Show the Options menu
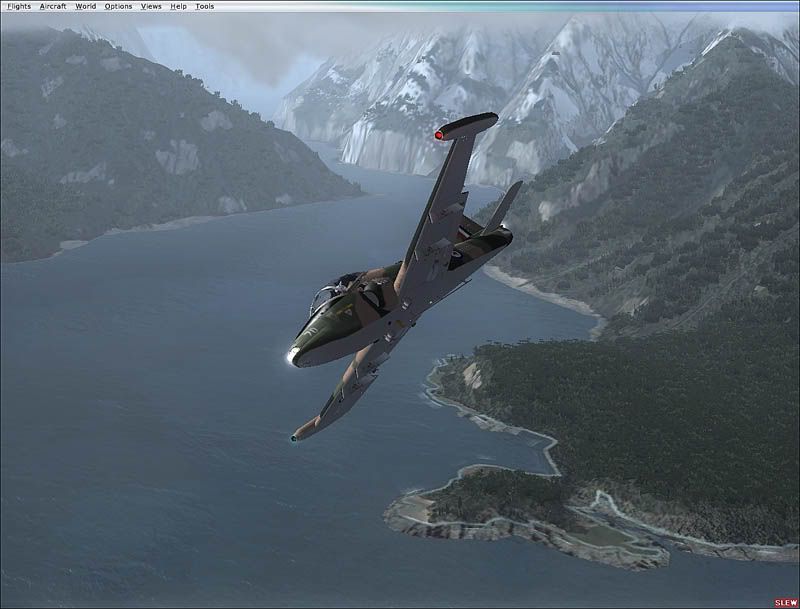Screen dimensions: 800x609 [x=118, y=6]
